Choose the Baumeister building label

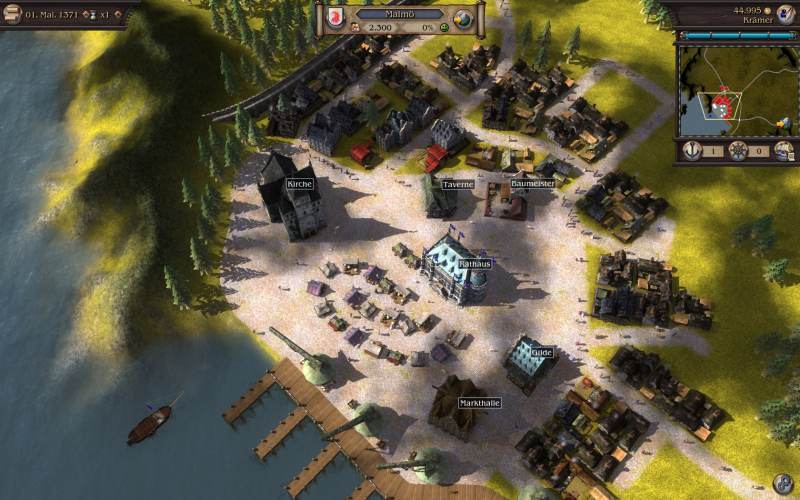(532, 184)
